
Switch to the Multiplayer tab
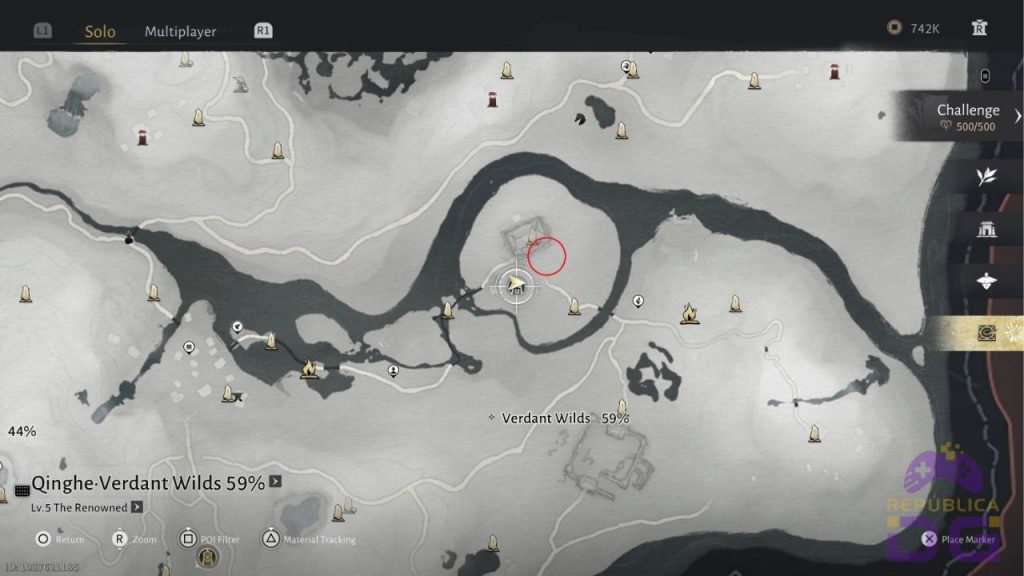[180, 31]
